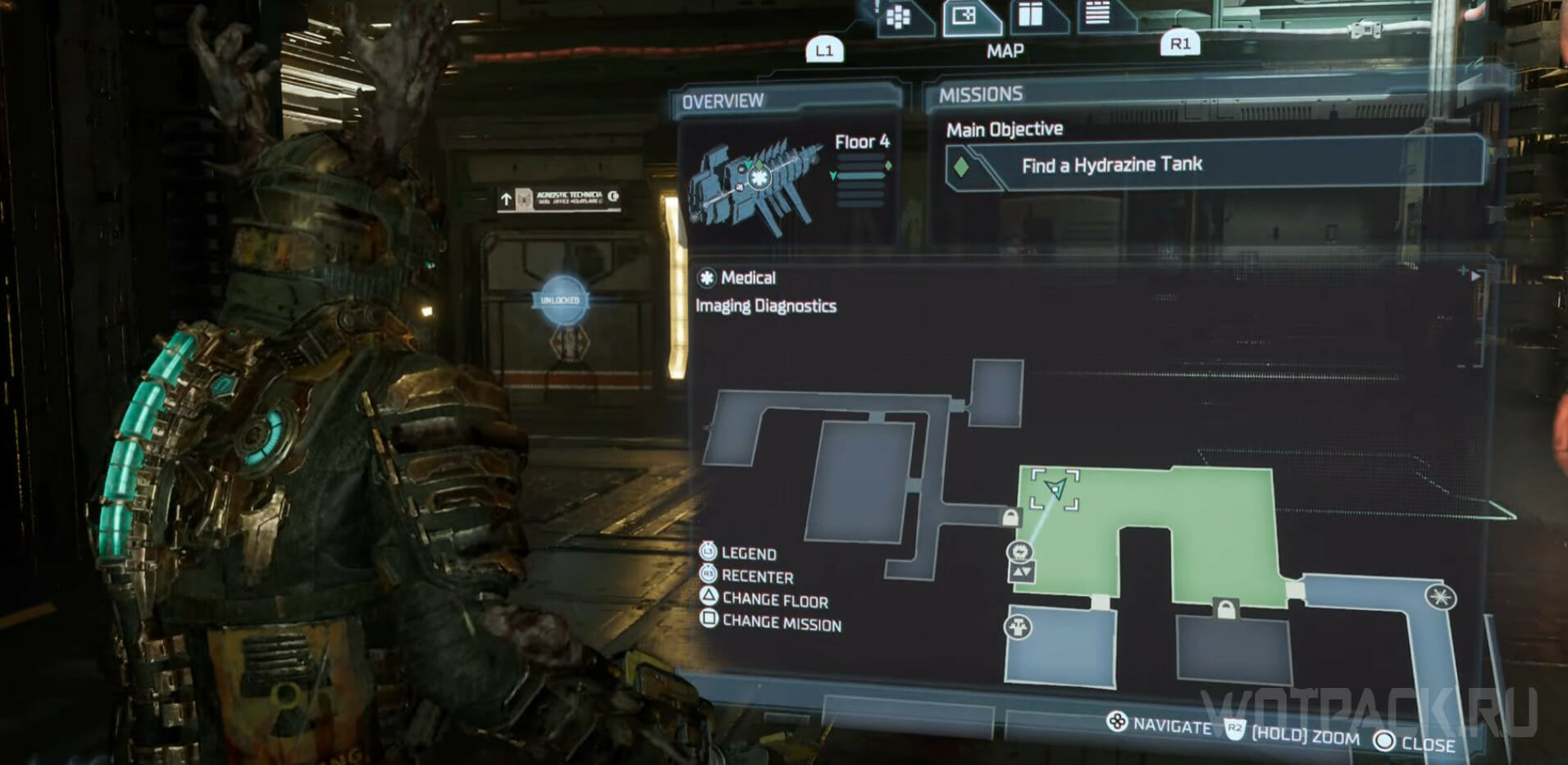Click the elevator up-down arrows marker
The width and height of the screenshot is (1568, 765).
[1021, 571]
